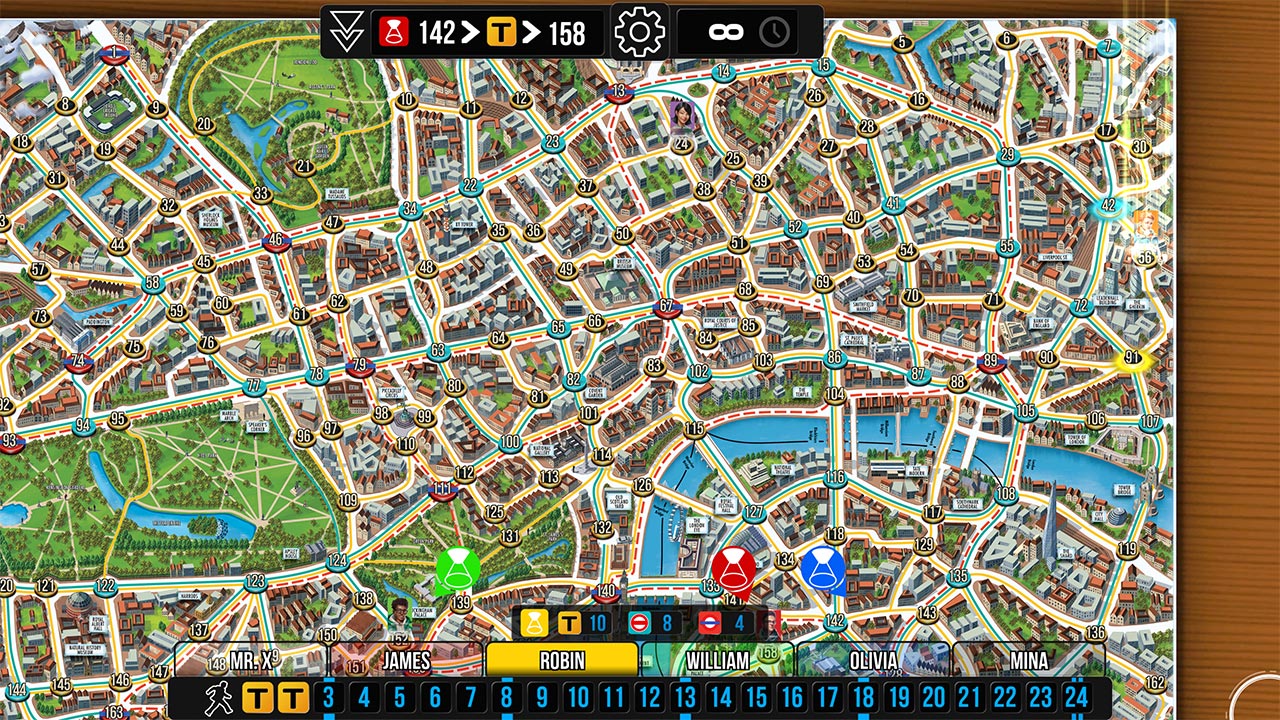Collapse the top bar with the double chevron
This screenshot has width=1280, height=720.
coord(345,30)
